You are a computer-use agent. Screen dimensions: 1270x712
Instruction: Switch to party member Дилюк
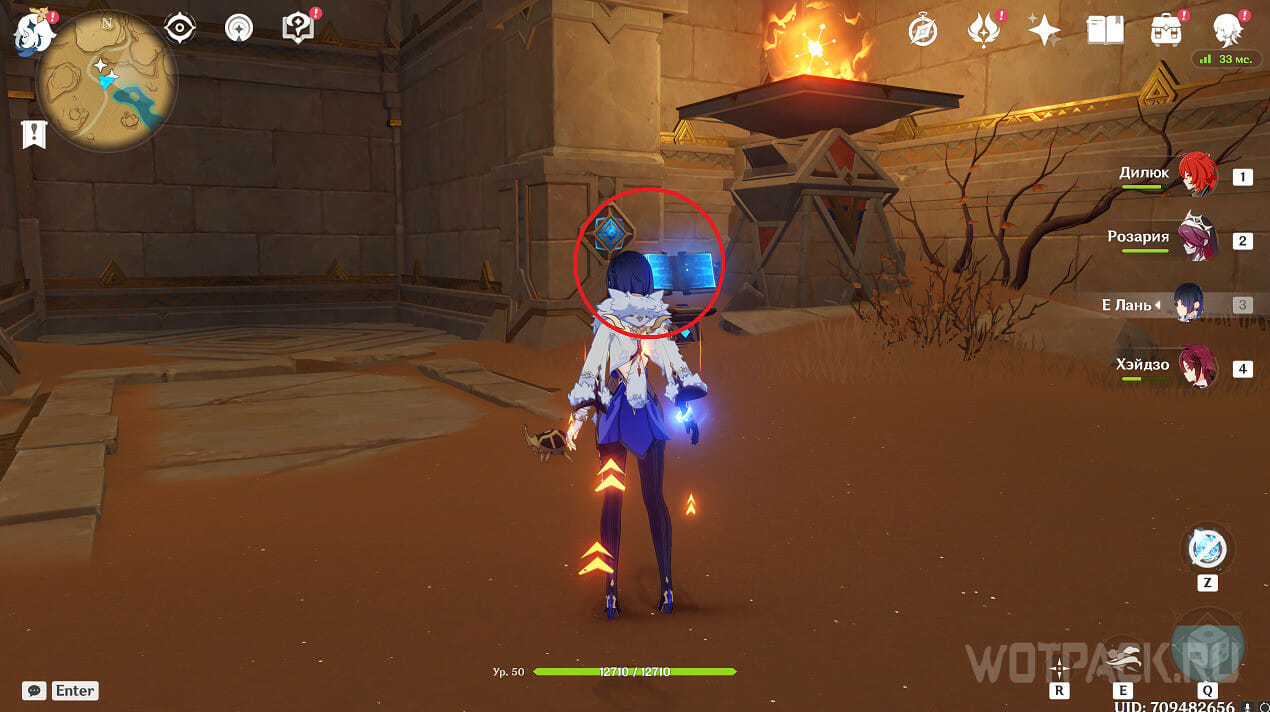point(1194,174)
